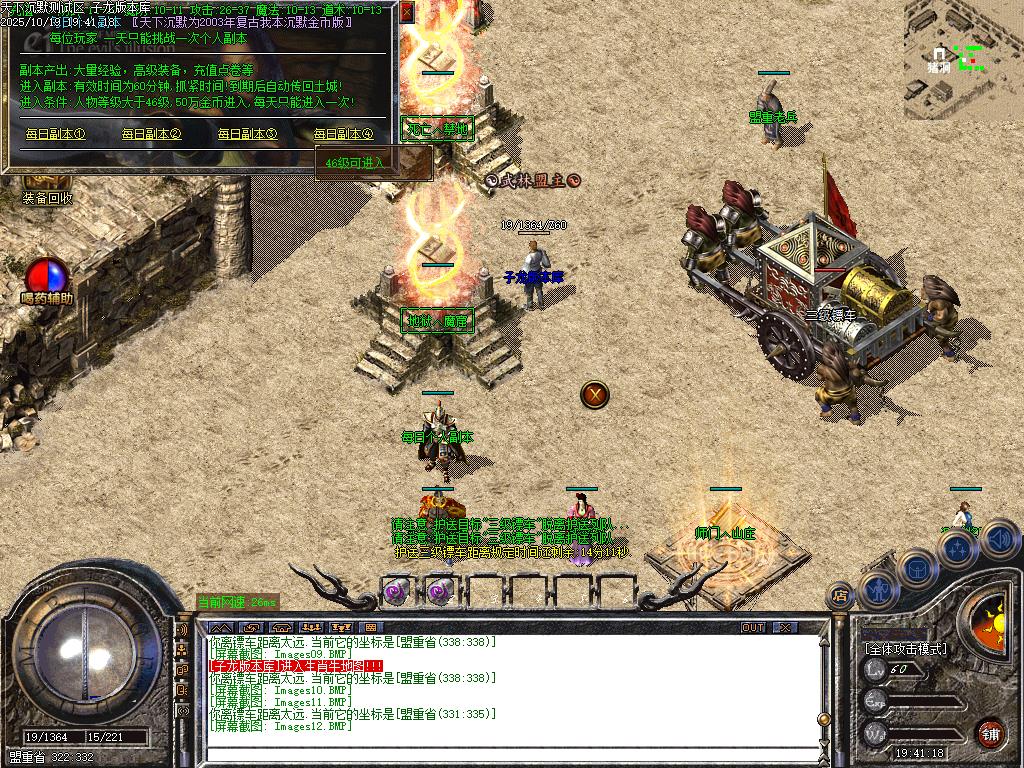Dismiss the round orange X button

pos(595,394)
